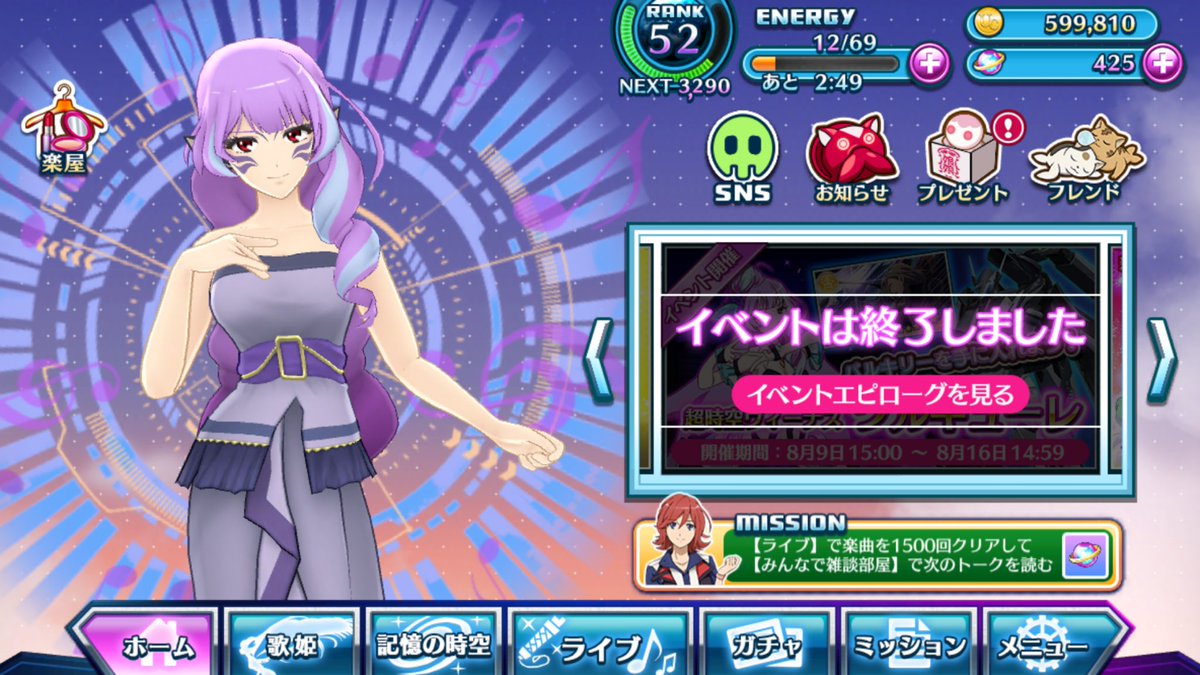Image resolution: width=1200 pixels, height=675 pixels.
Task: Open the メニュー tab
Action: (1052, 646)
